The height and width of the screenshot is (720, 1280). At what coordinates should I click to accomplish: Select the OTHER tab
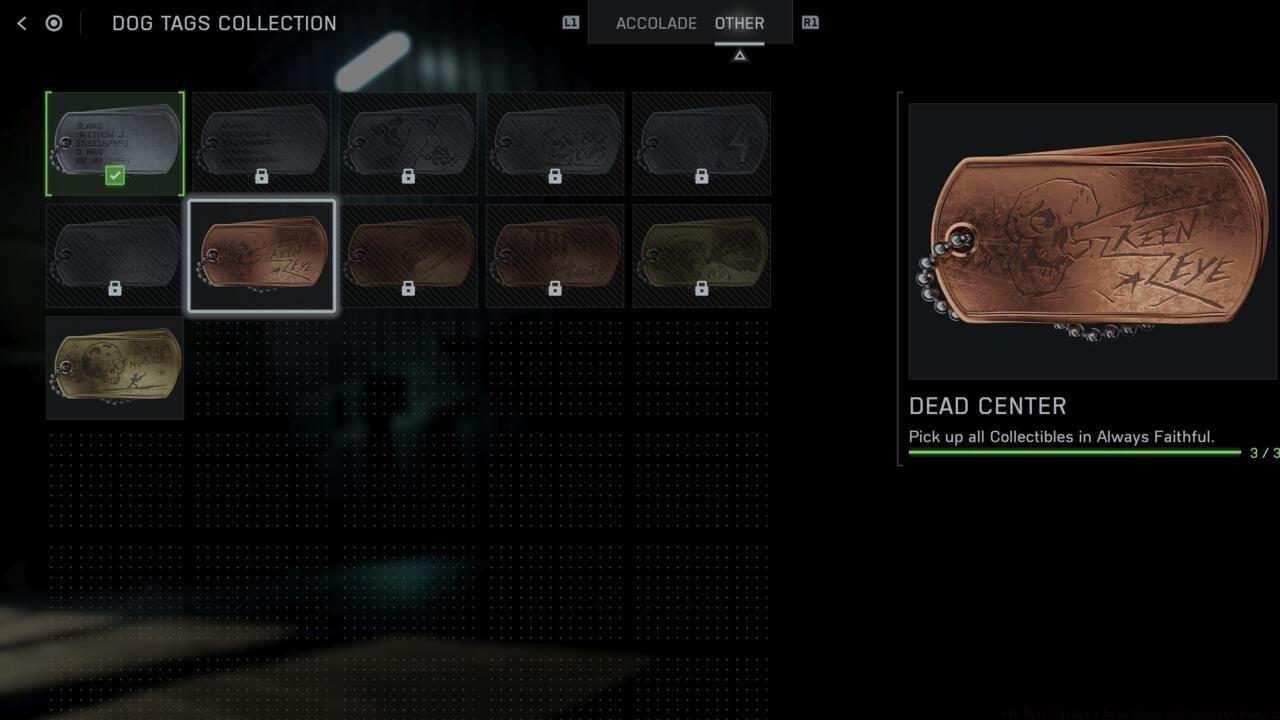click(739, 23)
